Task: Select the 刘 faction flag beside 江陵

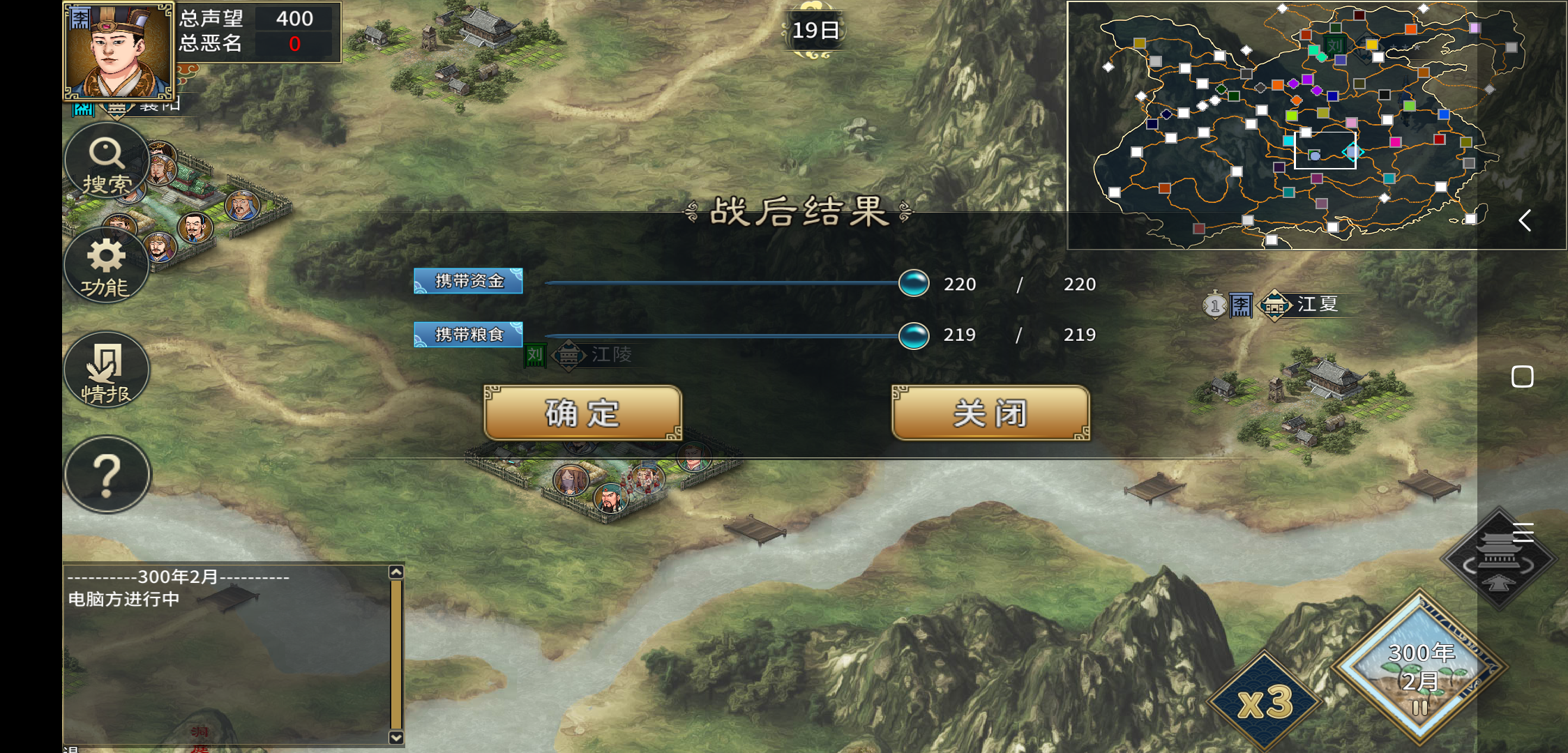Action: click(x=534, y=357)
